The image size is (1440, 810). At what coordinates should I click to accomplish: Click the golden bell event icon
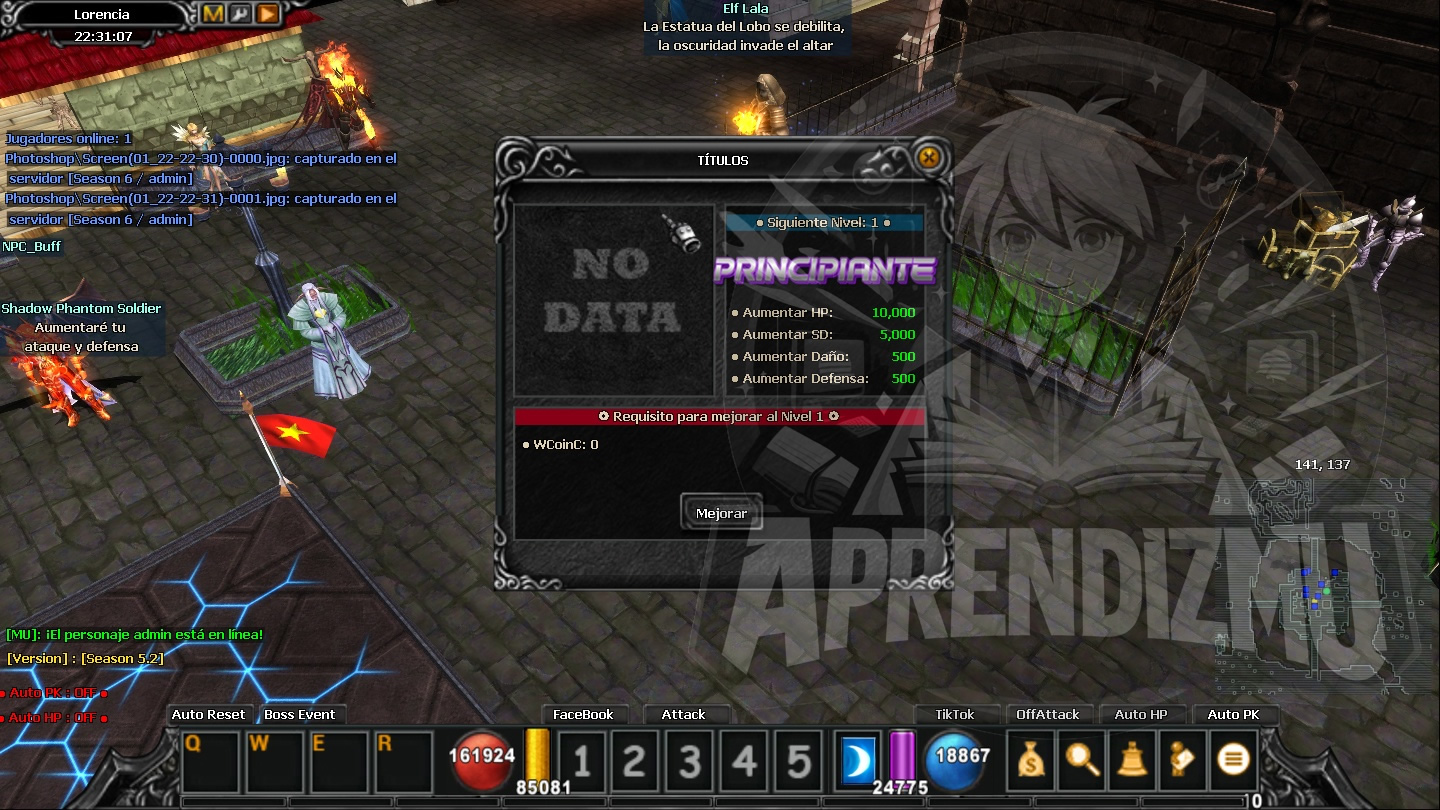1131,760
